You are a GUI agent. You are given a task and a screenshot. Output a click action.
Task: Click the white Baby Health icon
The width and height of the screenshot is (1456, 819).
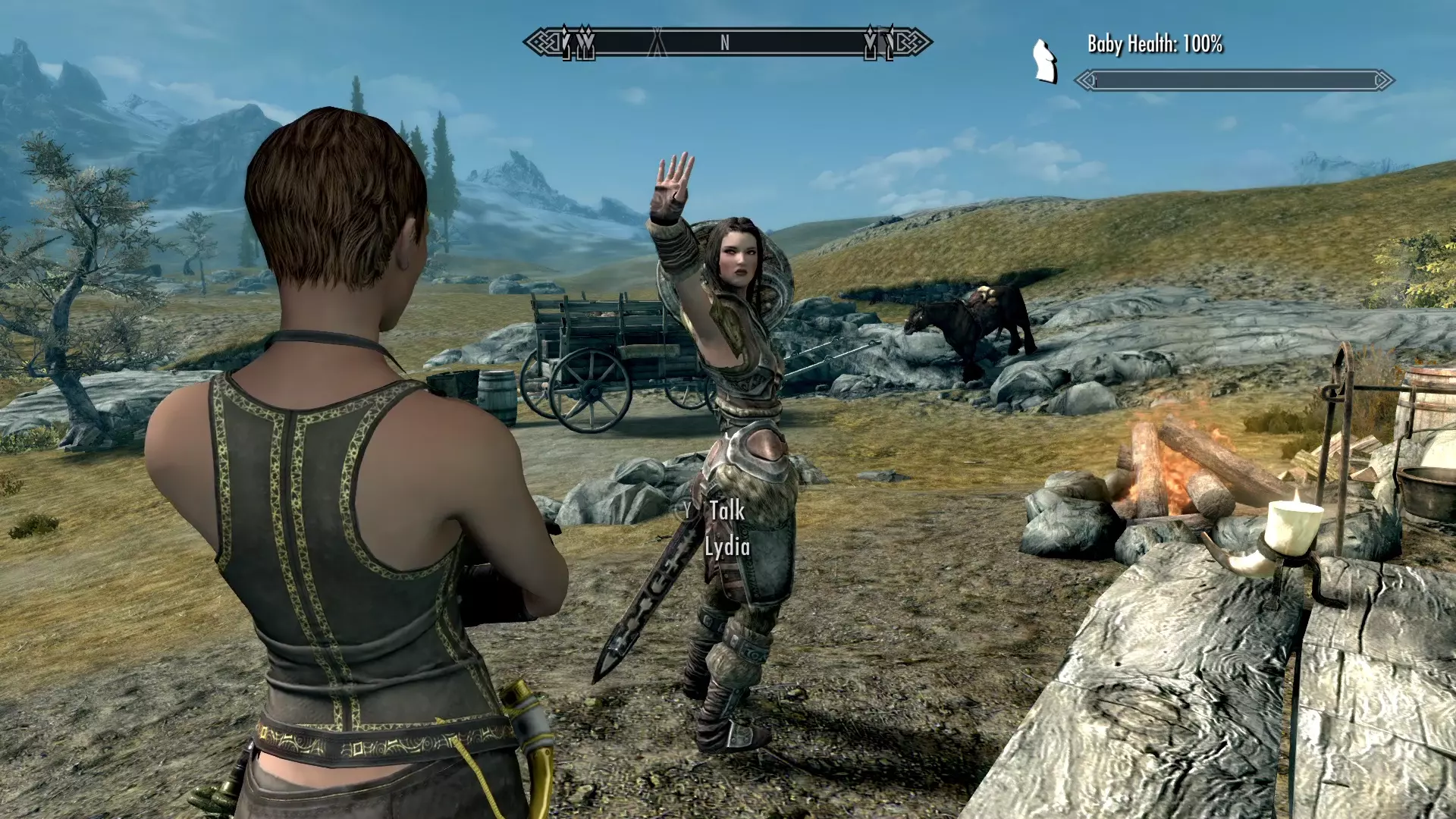(x=1045, y=61)
